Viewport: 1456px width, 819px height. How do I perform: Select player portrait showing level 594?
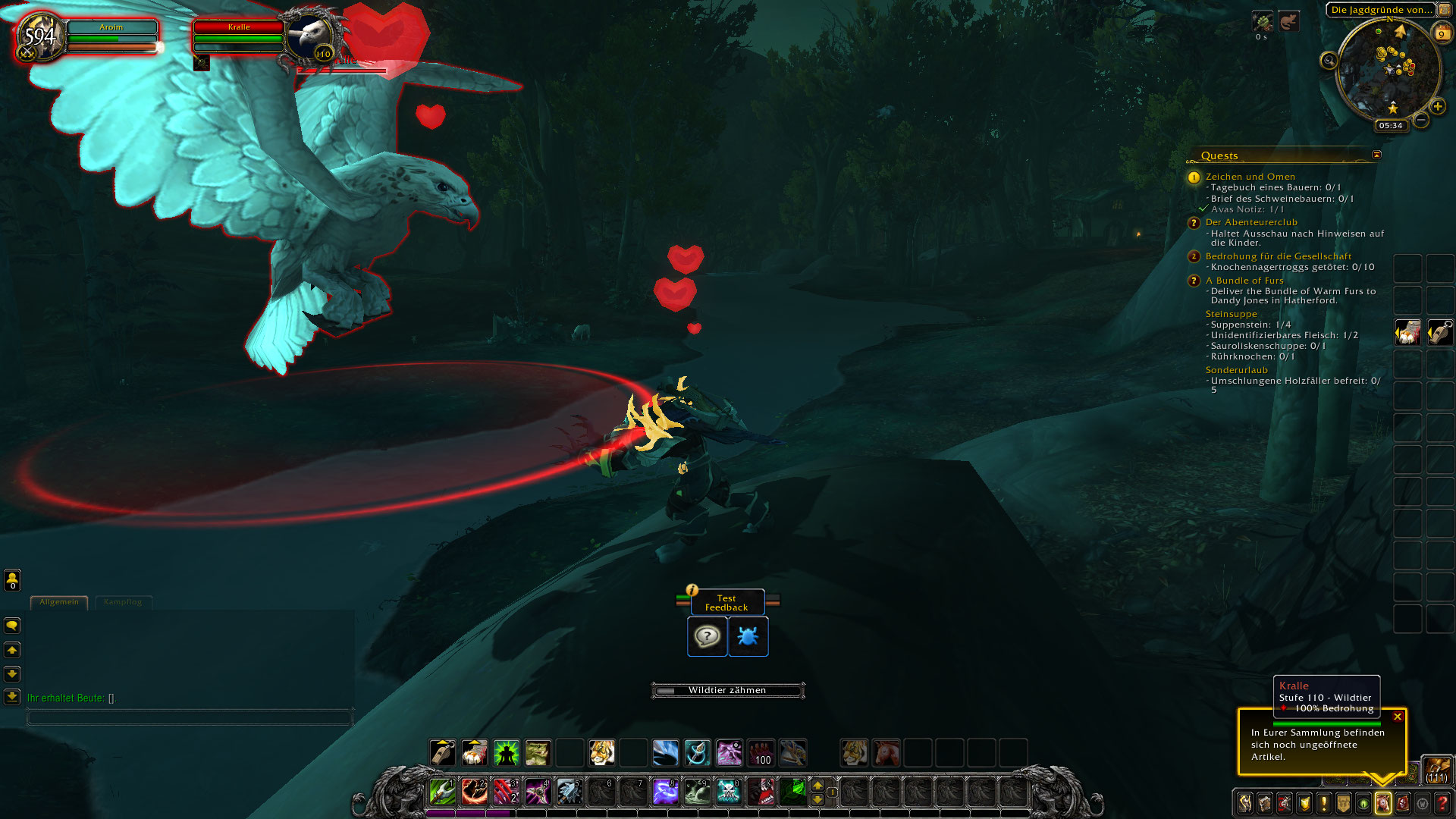[41, 36]
